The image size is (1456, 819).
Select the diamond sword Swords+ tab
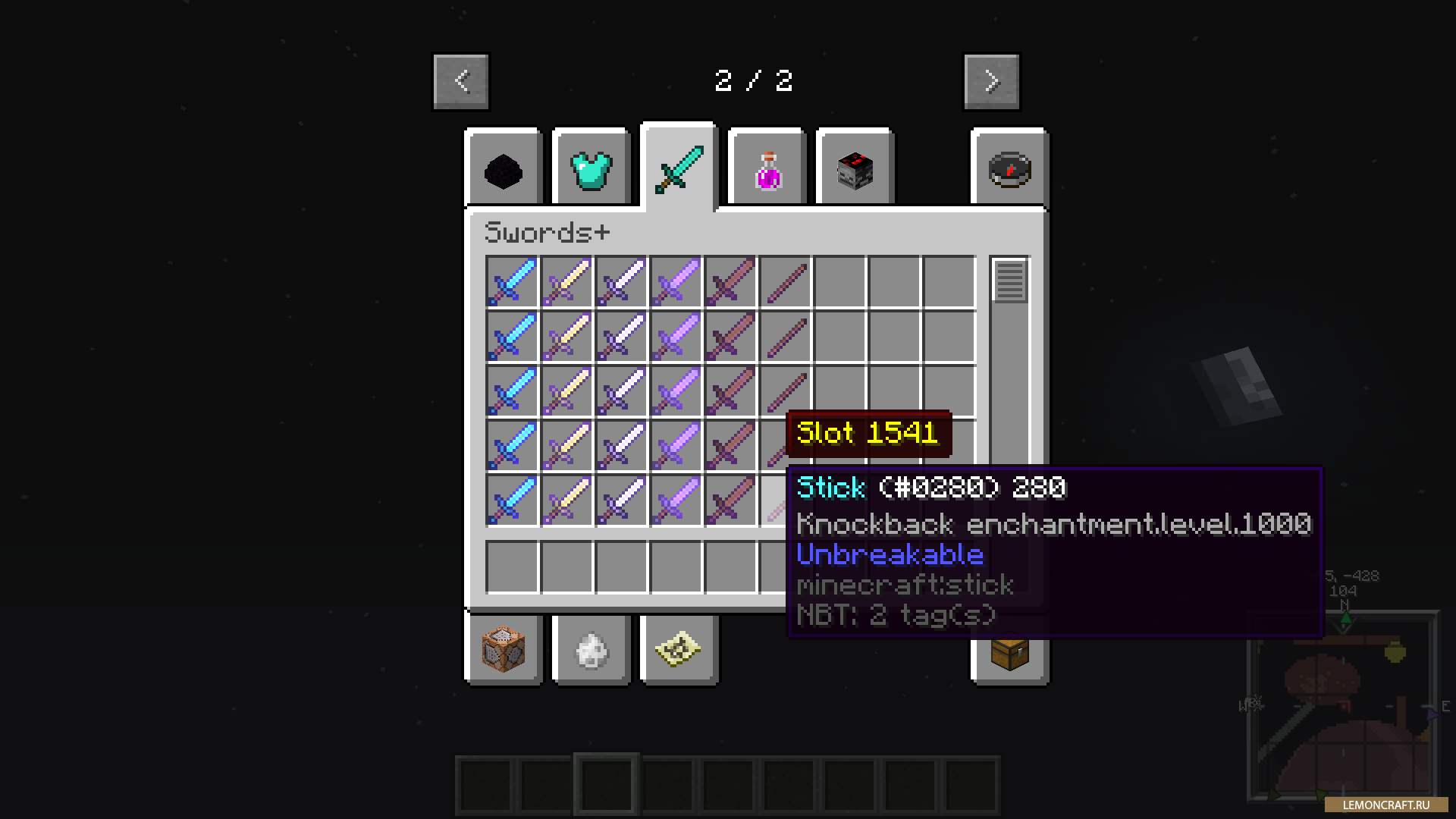coord(679,168)
